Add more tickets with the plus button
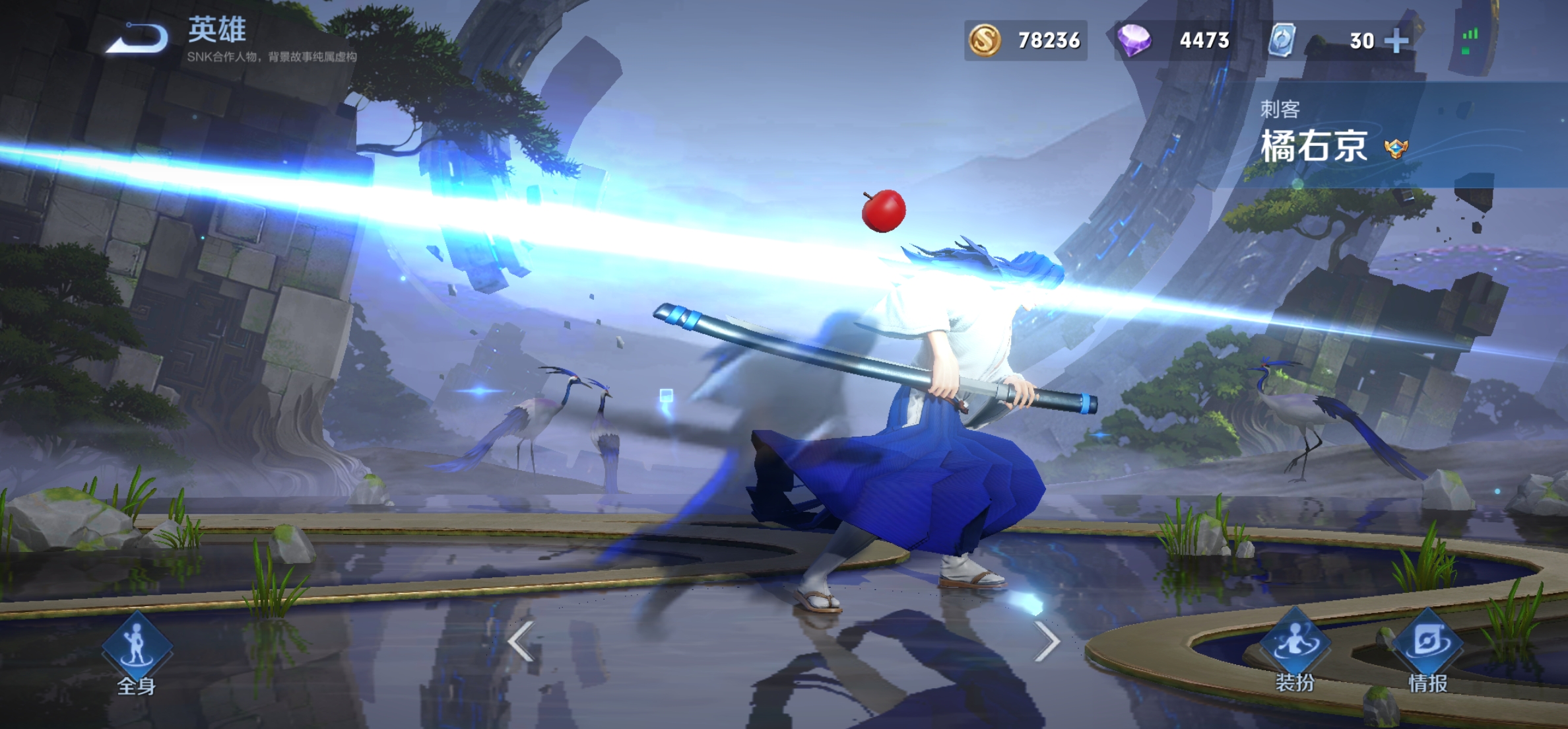Image resolution: width=1568 pixels, height=729 pixels. (1396, 41)
